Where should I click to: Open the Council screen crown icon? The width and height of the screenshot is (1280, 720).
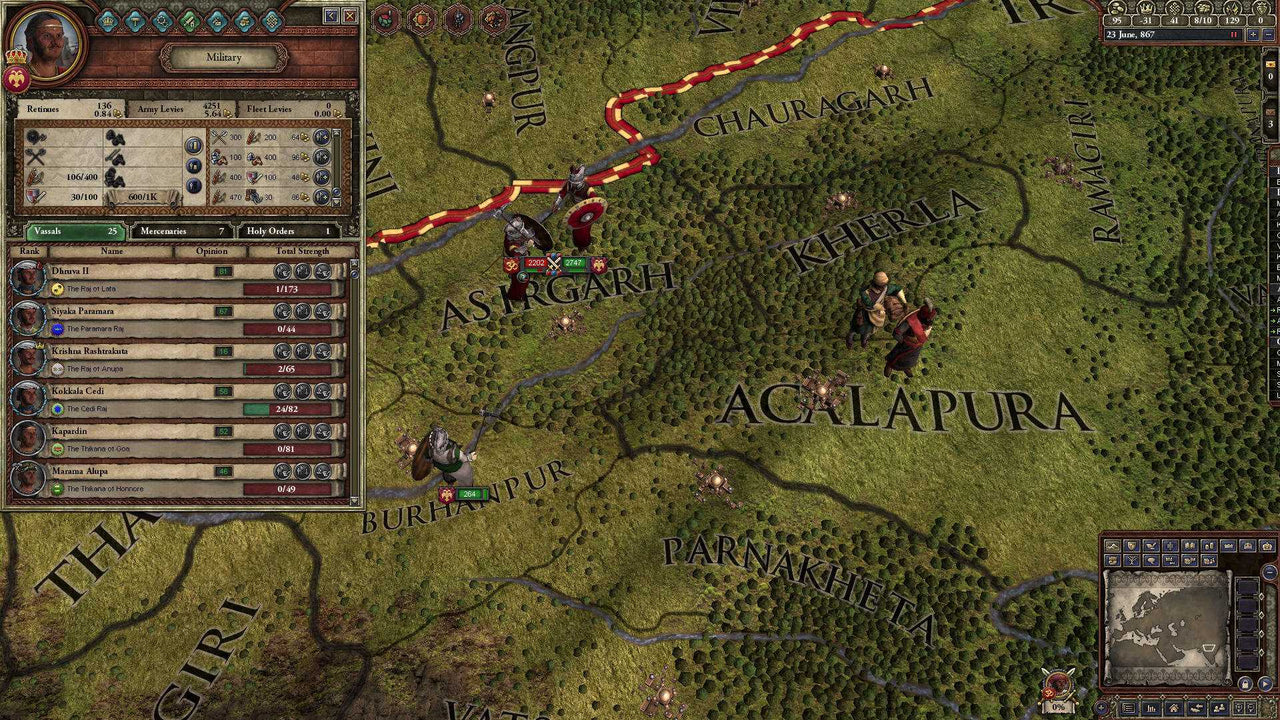point(106,21)
